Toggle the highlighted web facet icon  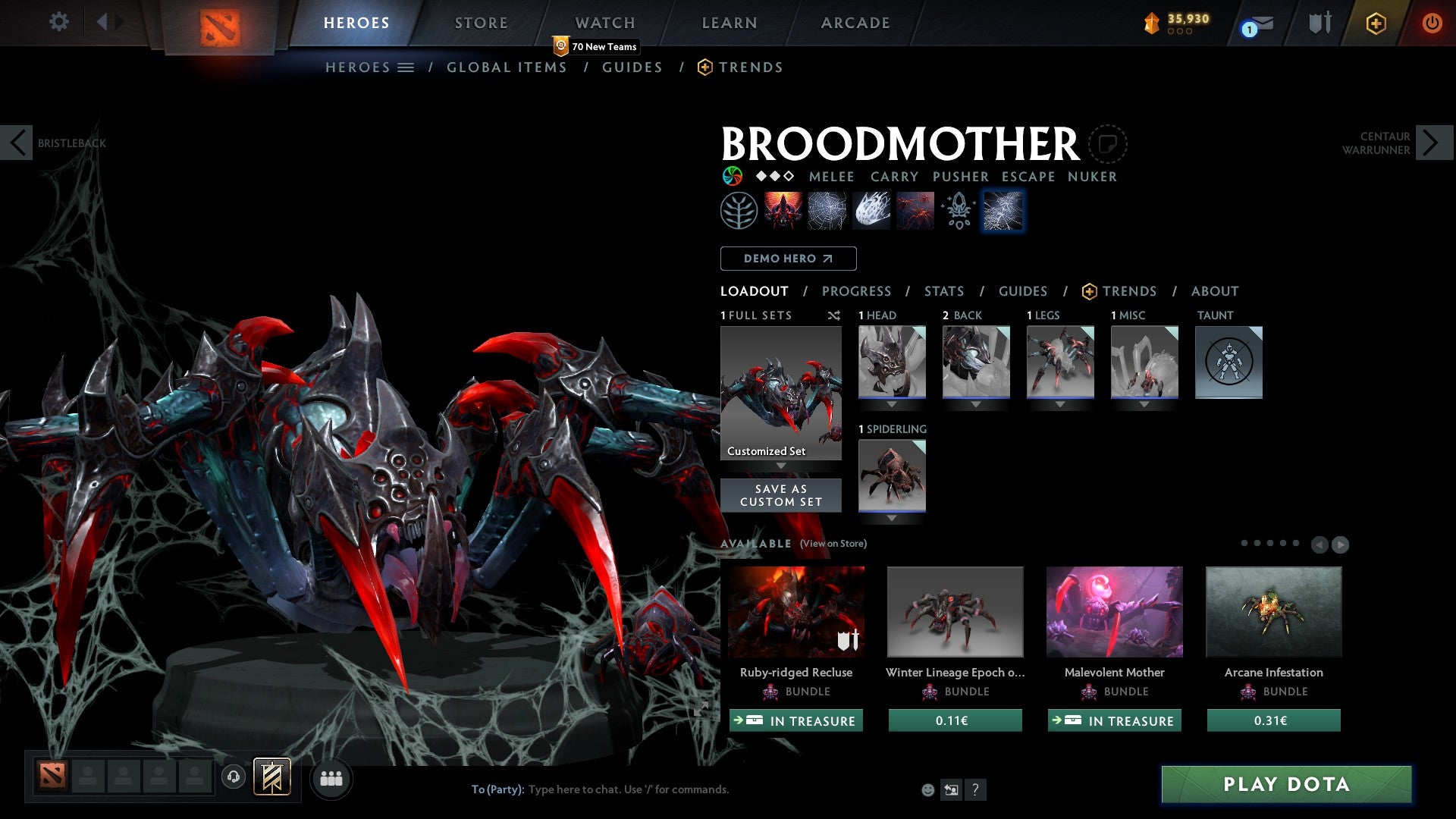(x=1003, y=210)
